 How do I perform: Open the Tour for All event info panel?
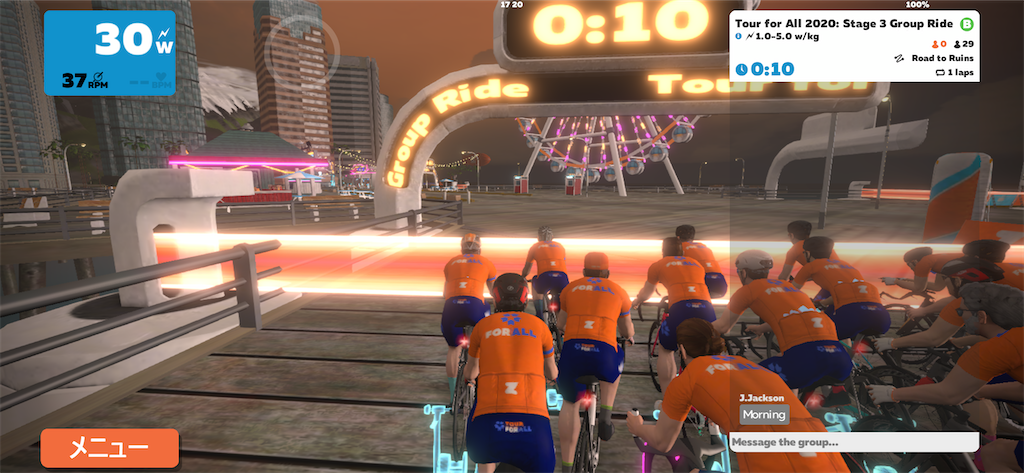tap(853, 46)
